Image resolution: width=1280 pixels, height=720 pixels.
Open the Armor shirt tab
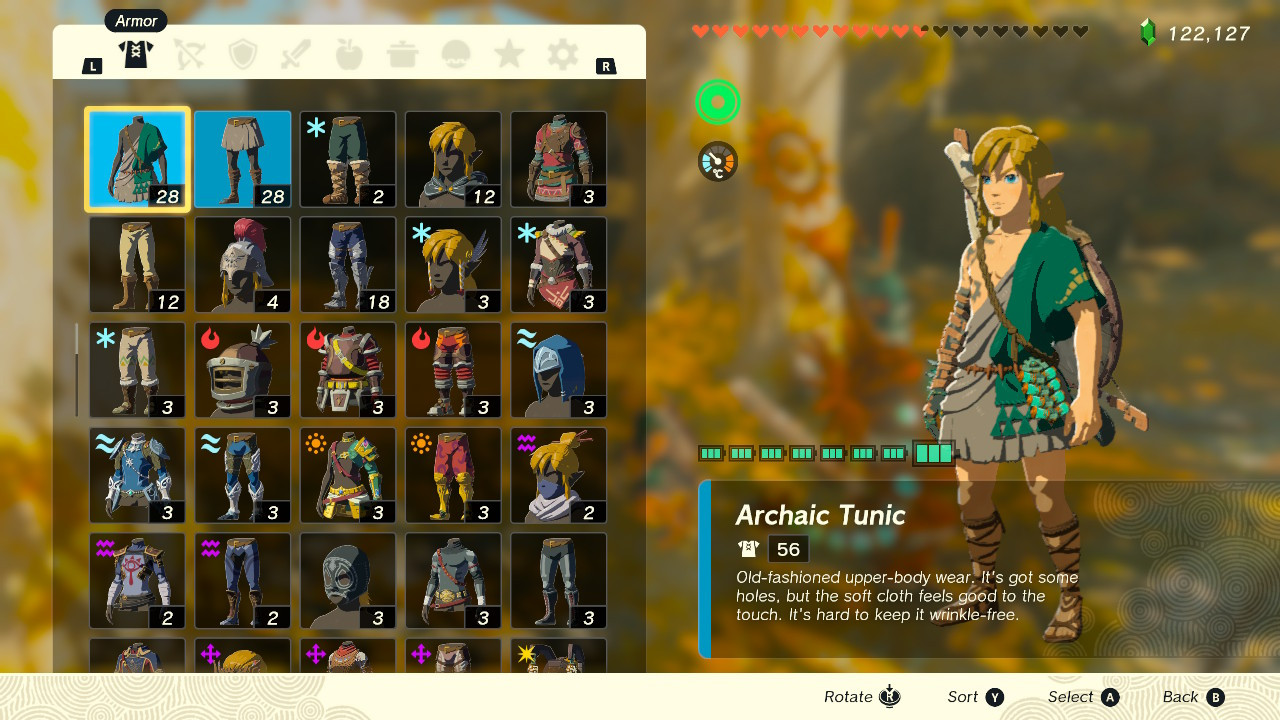point(135,54)
